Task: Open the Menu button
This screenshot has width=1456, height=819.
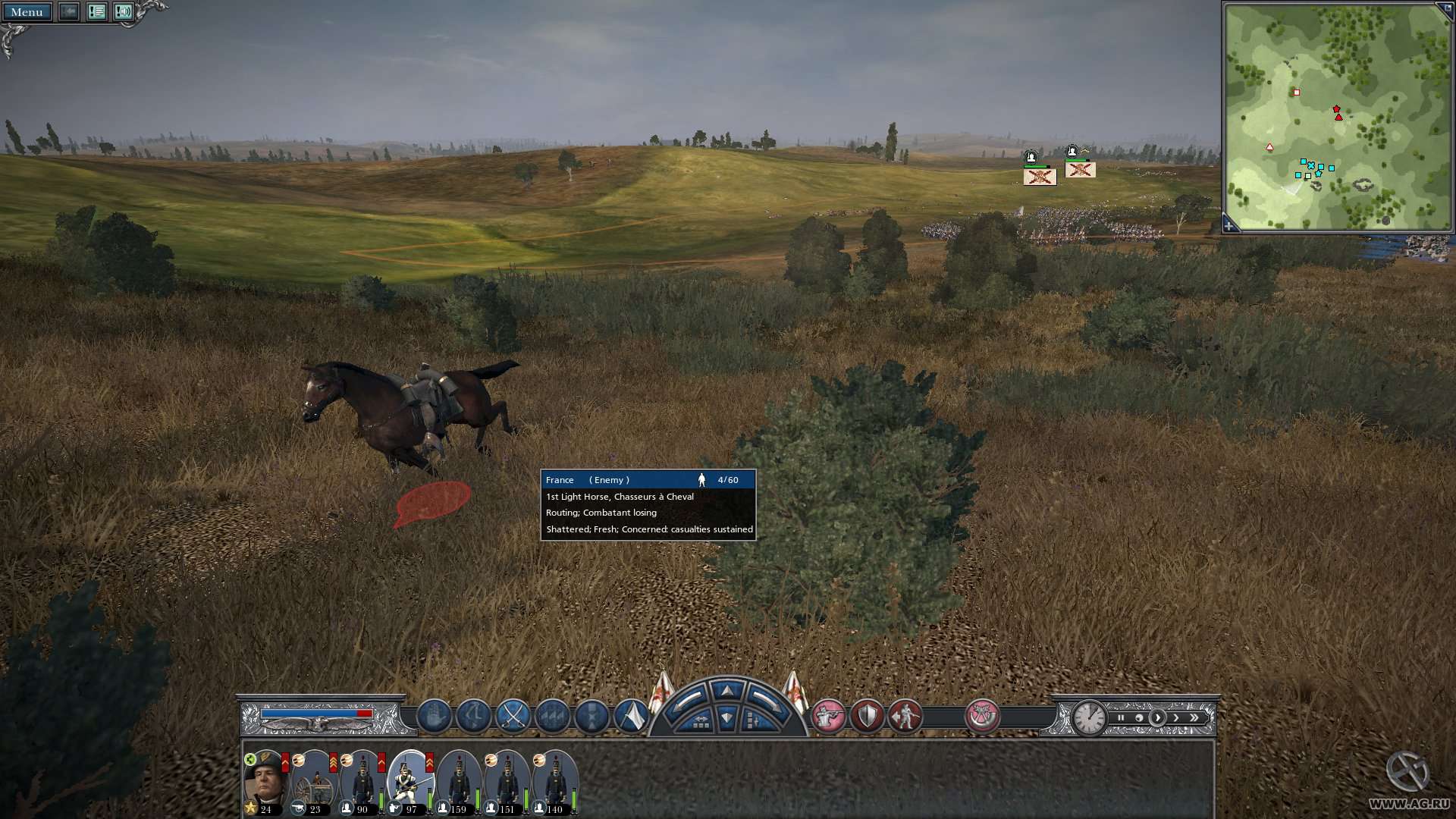Action: coord(27,12)
